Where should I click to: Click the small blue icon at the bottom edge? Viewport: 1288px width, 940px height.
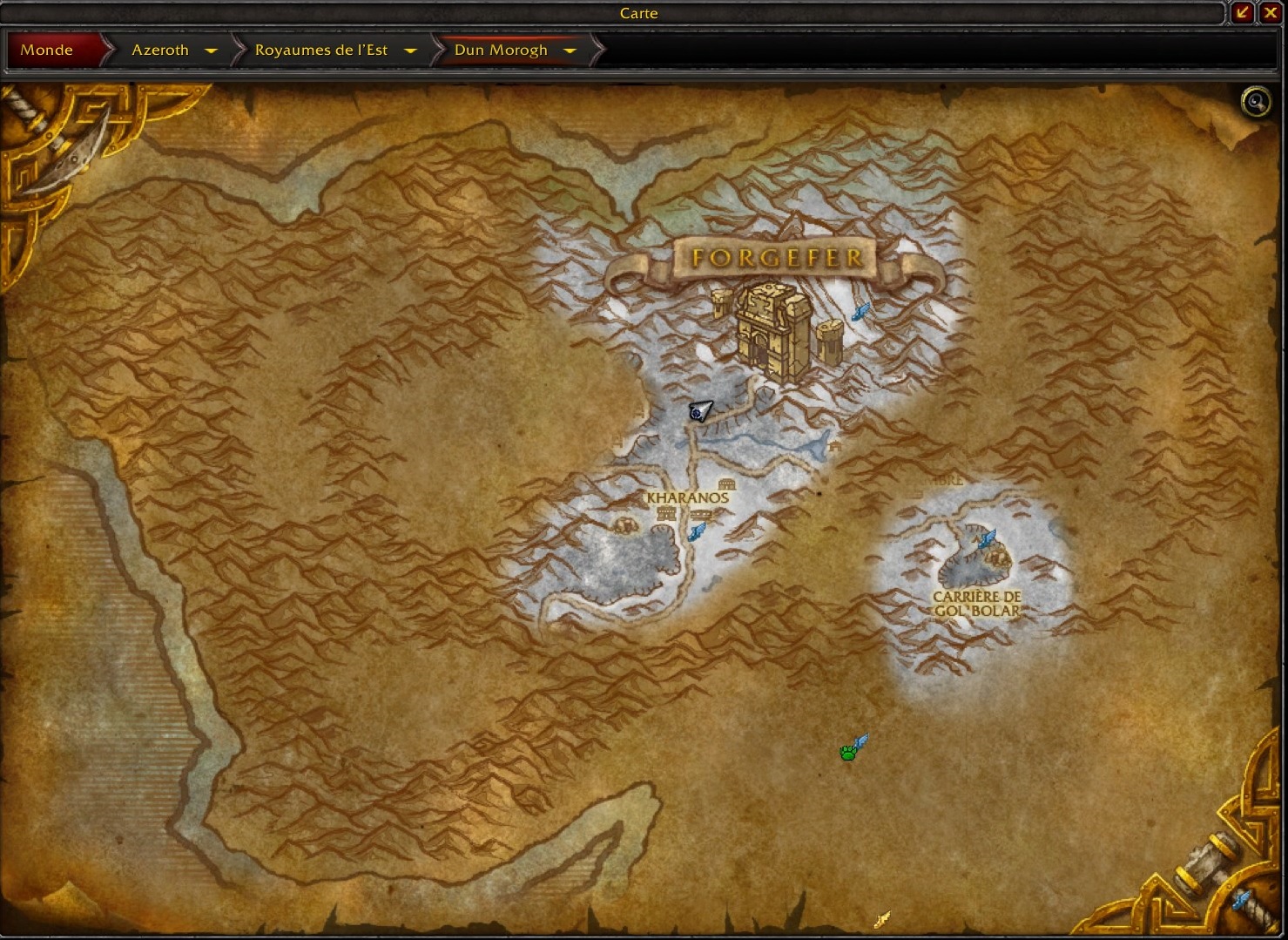[x=882, y=917]
